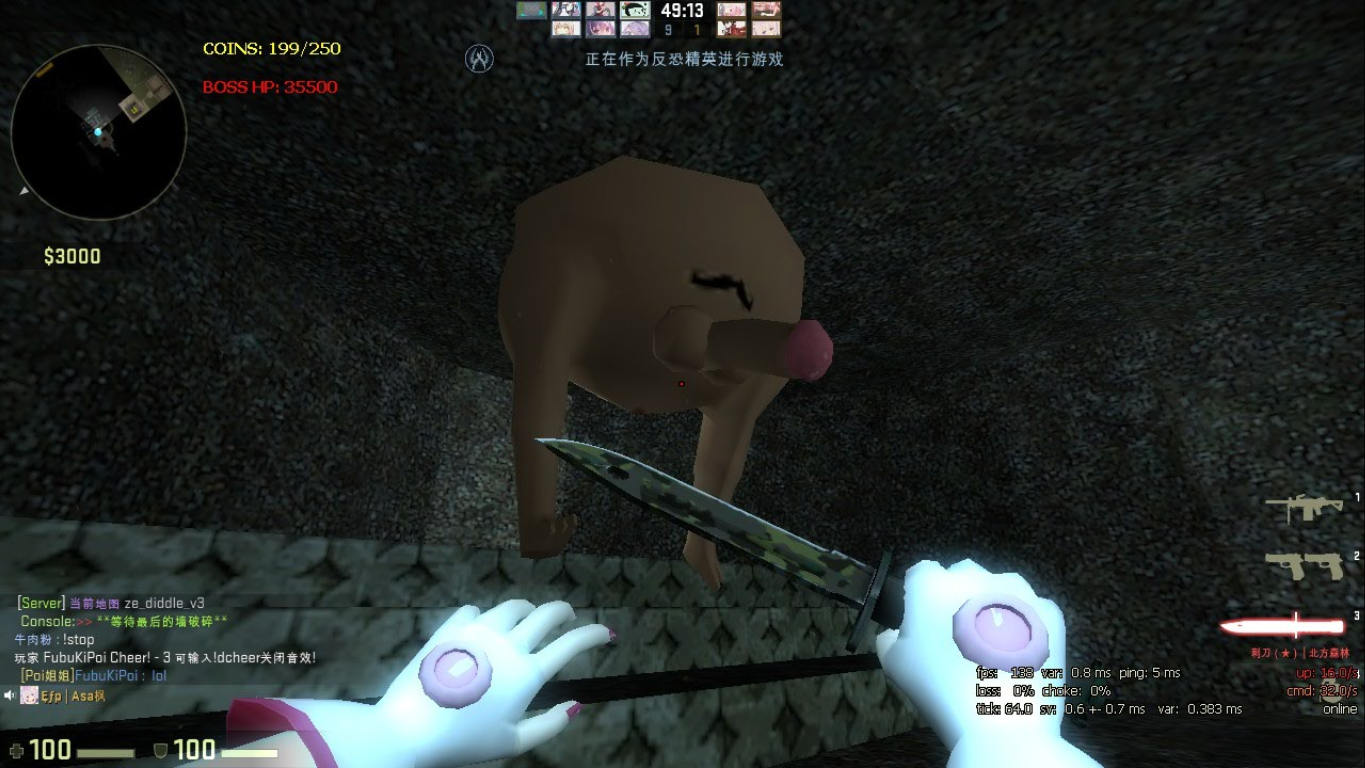The height and width of the screenshot is (768, 1365).
Task: Select the dual pistols in weapon slot 2
Action: 1305,565
